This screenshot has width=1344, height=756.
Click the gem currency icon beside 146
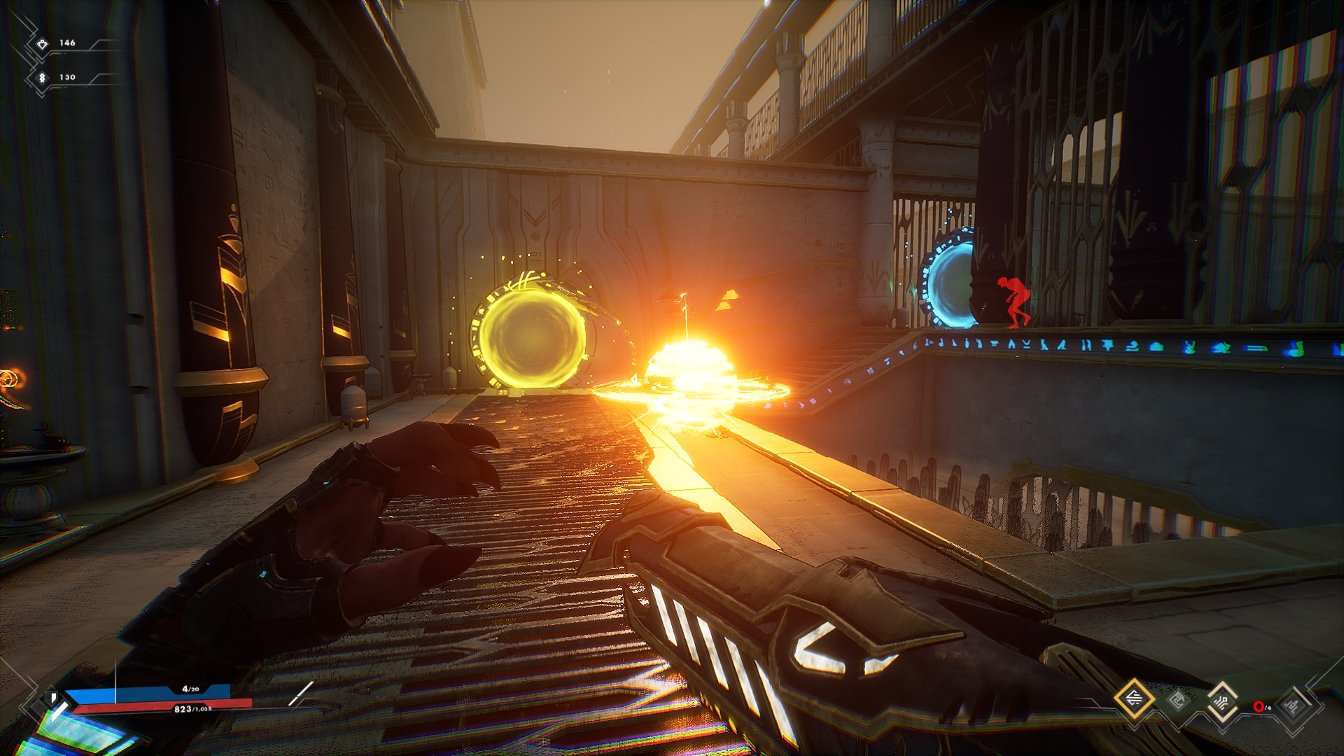pos(41,43)
